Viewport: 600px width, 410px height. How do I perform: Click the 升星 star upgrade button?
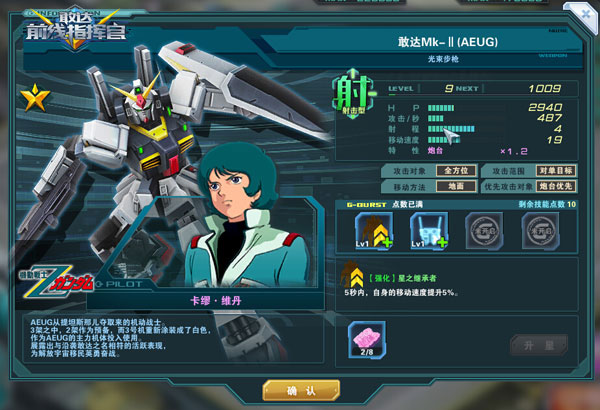coord(531,345)
